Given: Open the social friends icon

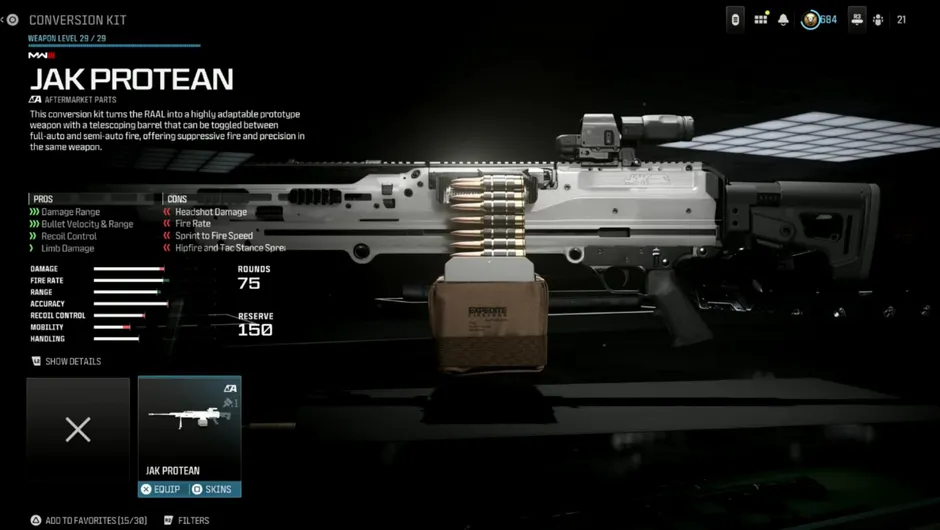Looking at the screenshot, I should pyautogui.click(x=878, y=20).
